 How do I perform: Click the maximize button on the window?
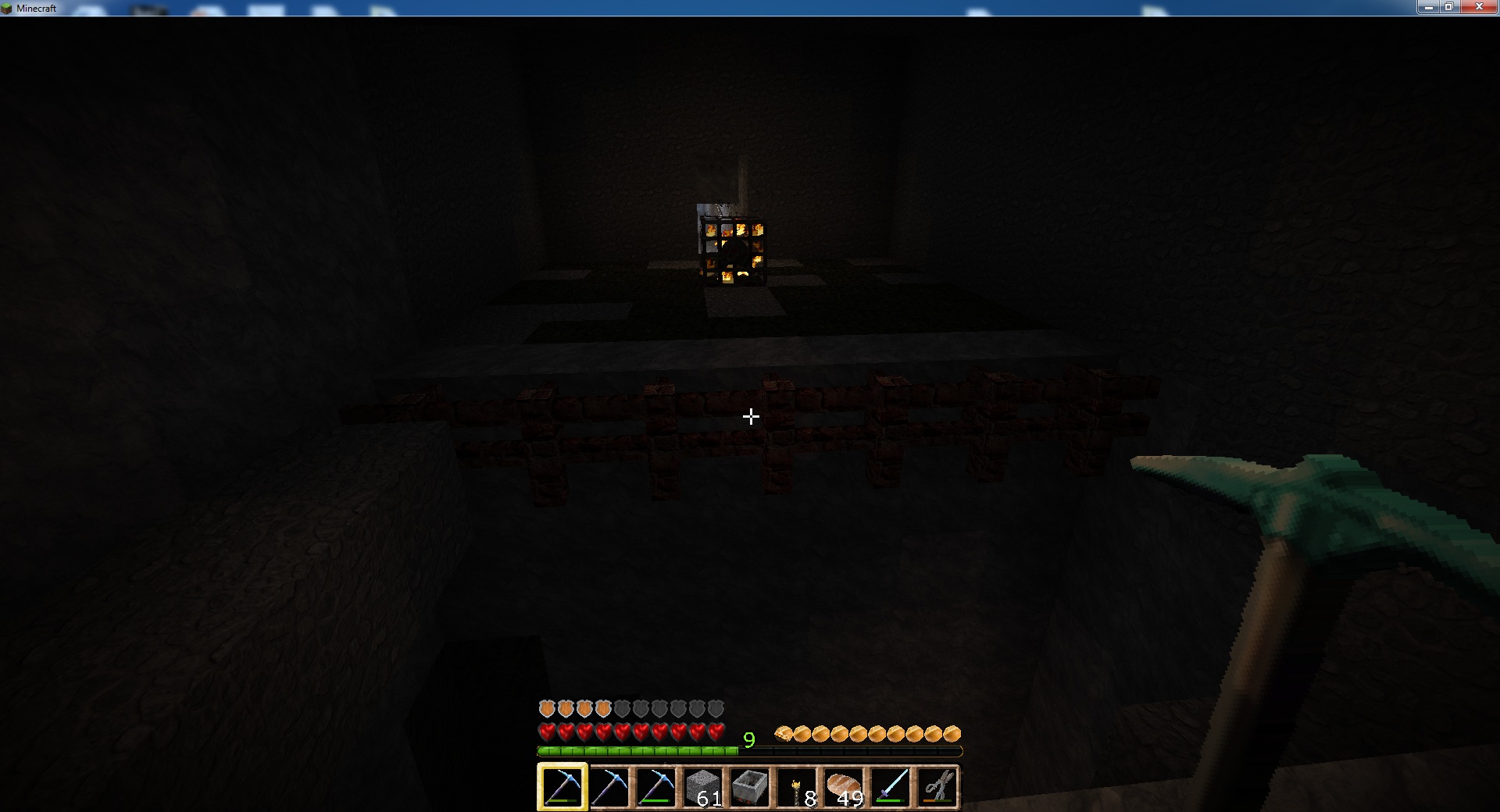[1452, 7]
